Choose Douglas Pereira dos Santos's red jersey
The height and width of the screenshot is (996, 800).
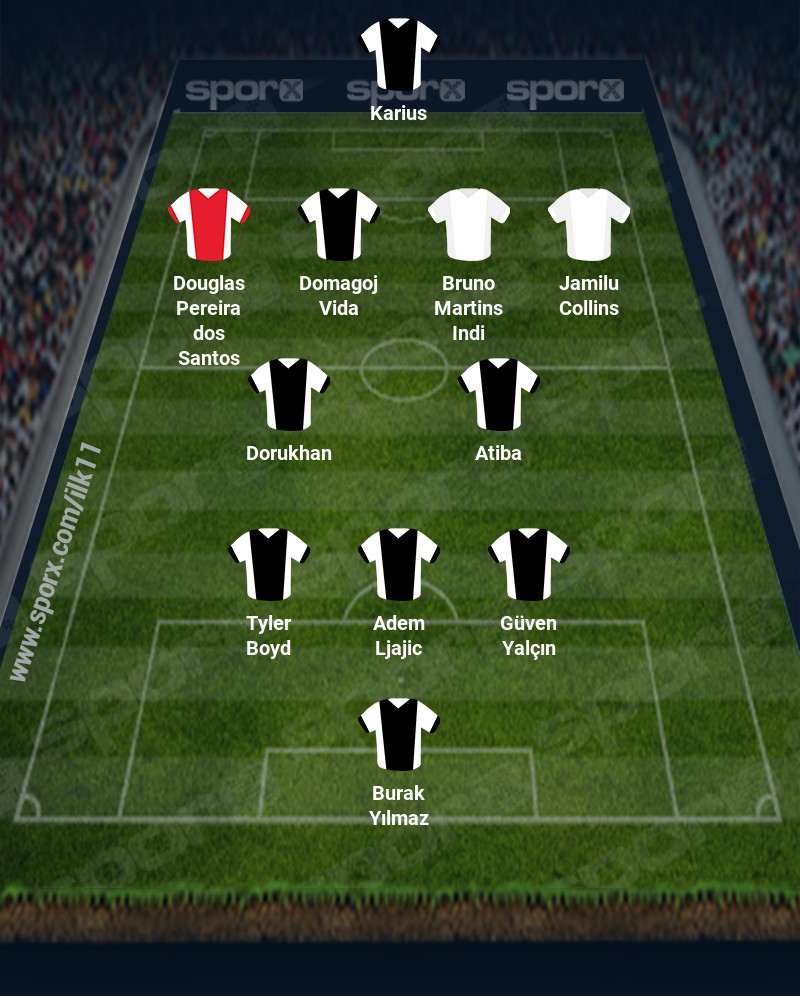click(x=209, y=224)
